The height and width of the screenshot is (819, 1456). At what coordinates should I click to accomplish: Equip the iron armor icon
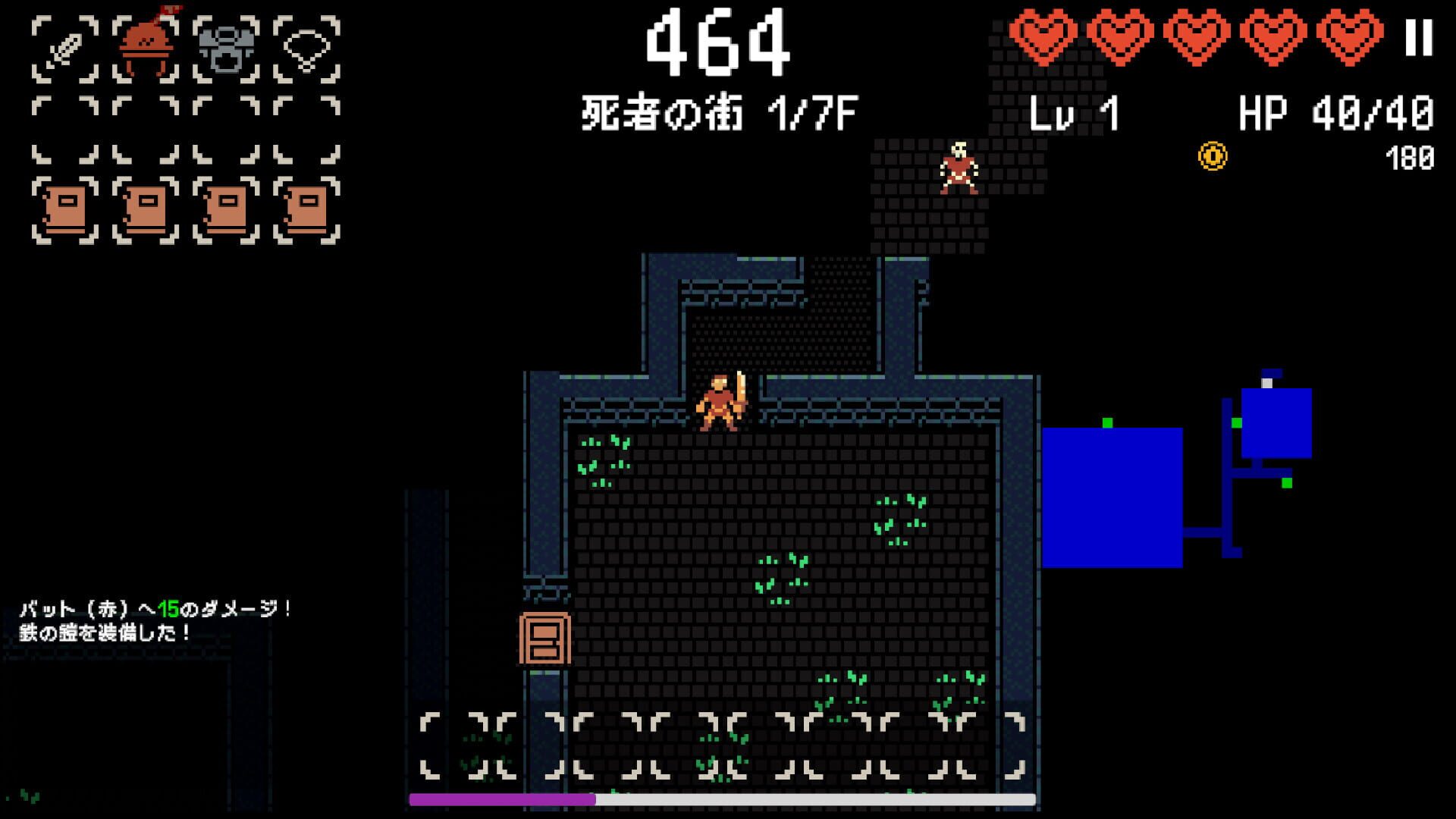coord(224,47)
